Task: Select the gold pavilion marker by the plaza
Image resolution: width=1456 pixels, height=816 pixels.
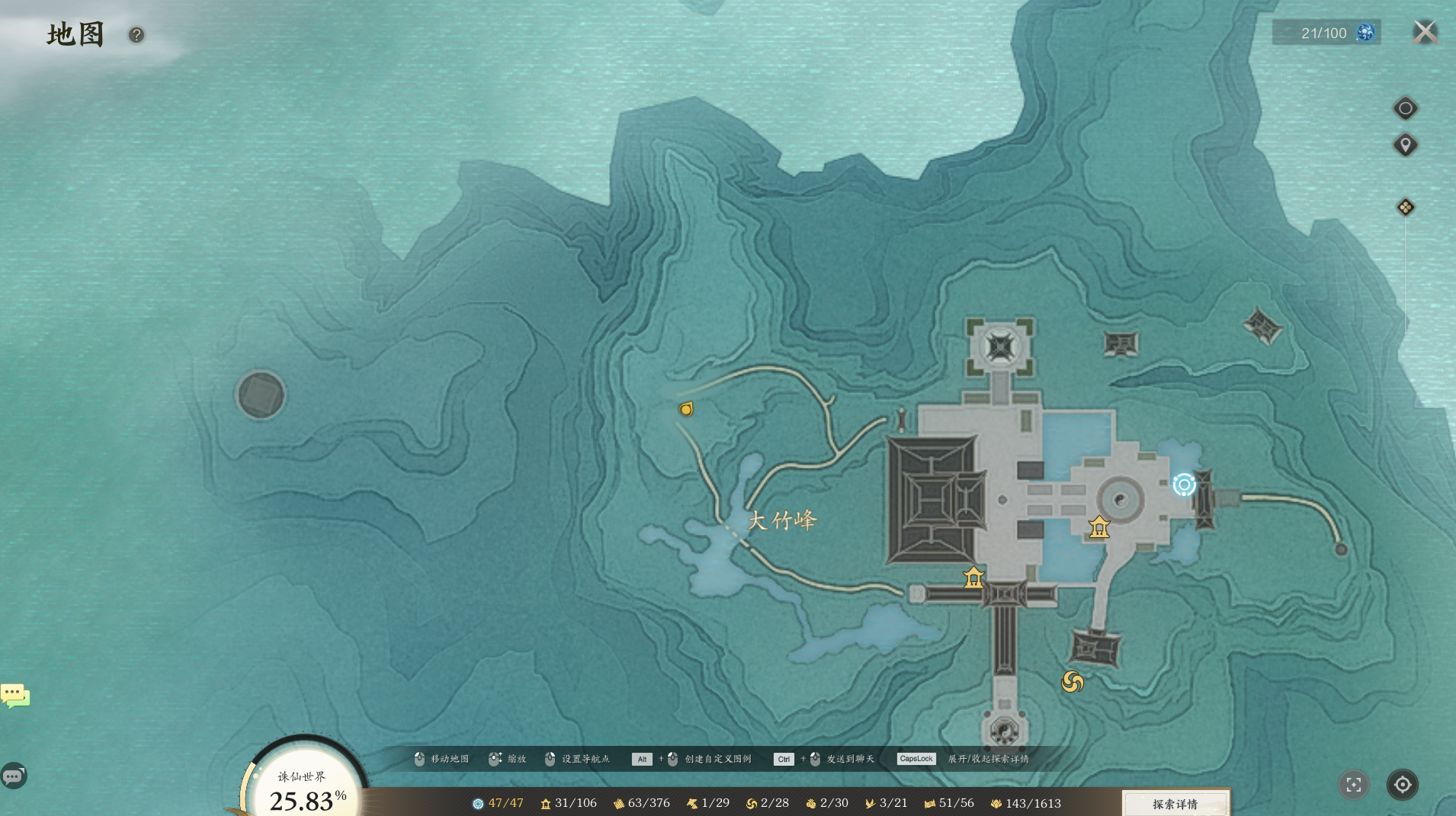Action: click(1098, 527)
